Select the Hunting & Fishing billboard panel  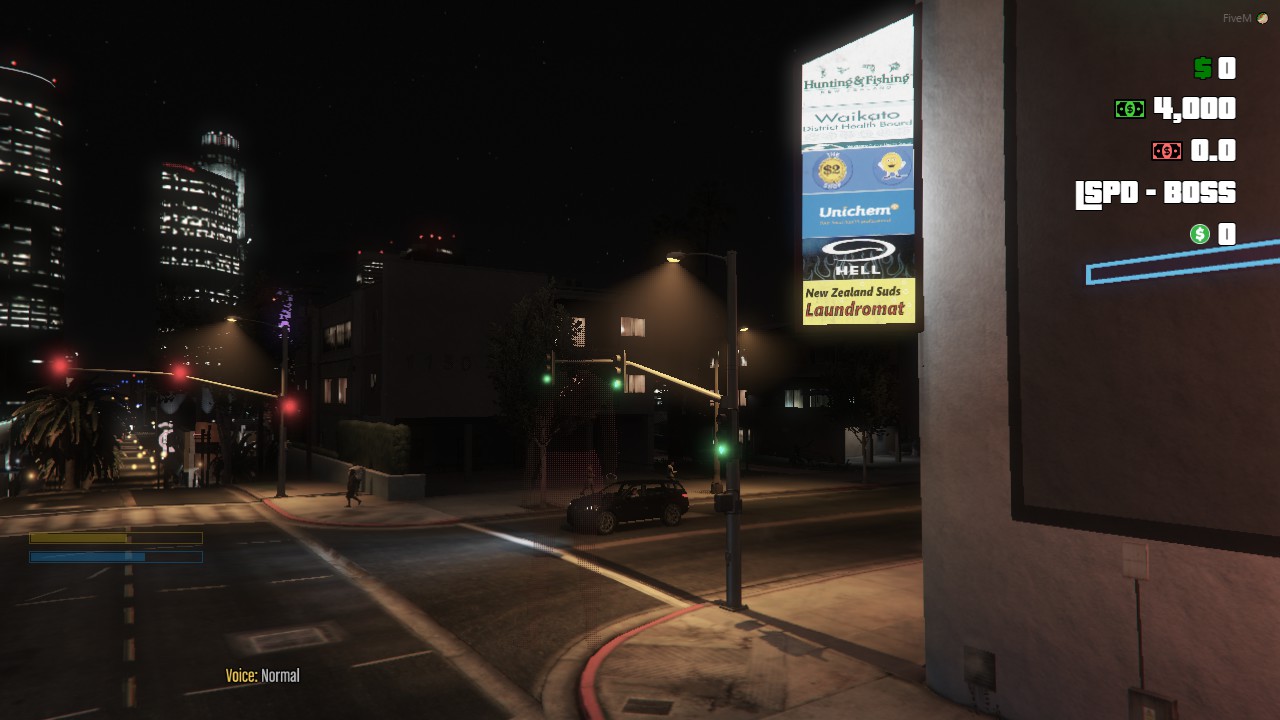858,80
